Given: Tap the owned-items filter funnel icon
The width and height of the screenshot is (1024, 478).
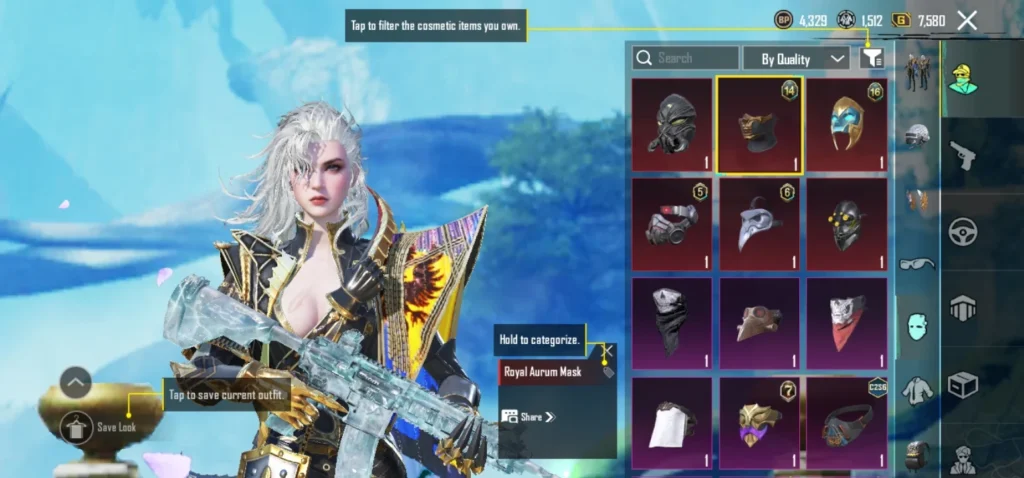Looking at the screenshot, I should point(872,58).
